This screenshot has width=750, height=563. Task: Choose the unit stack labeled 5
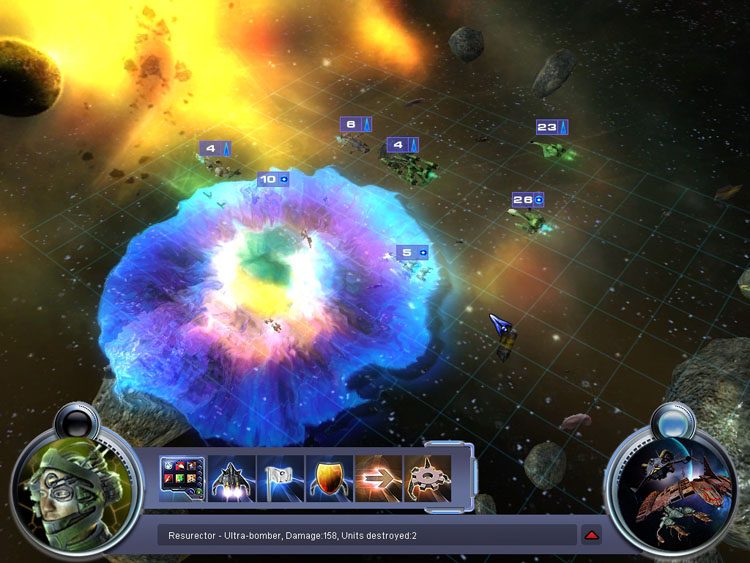[x=412, y=253]
